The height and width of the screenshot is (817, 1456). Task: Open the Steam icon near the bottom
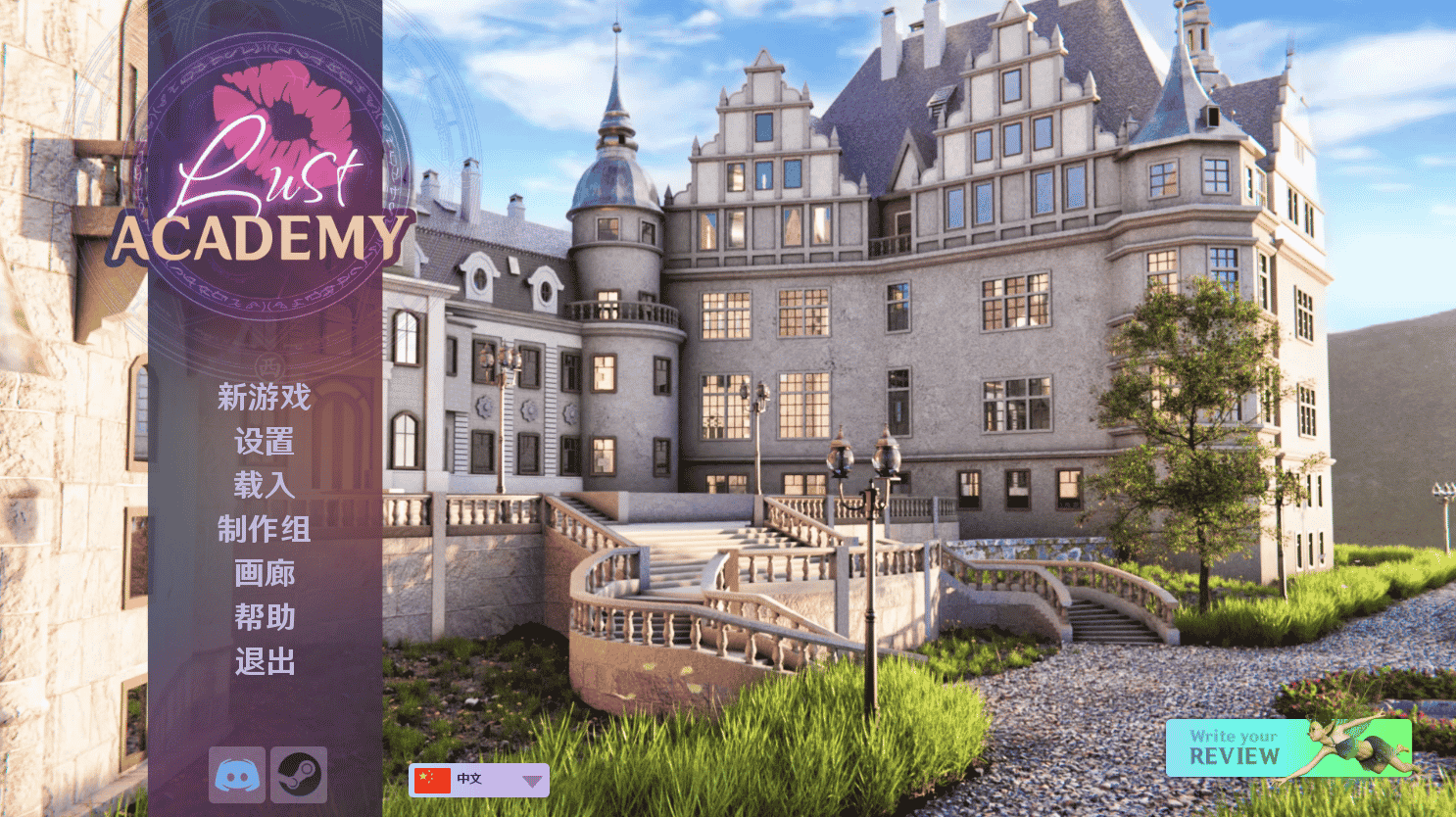299,774
